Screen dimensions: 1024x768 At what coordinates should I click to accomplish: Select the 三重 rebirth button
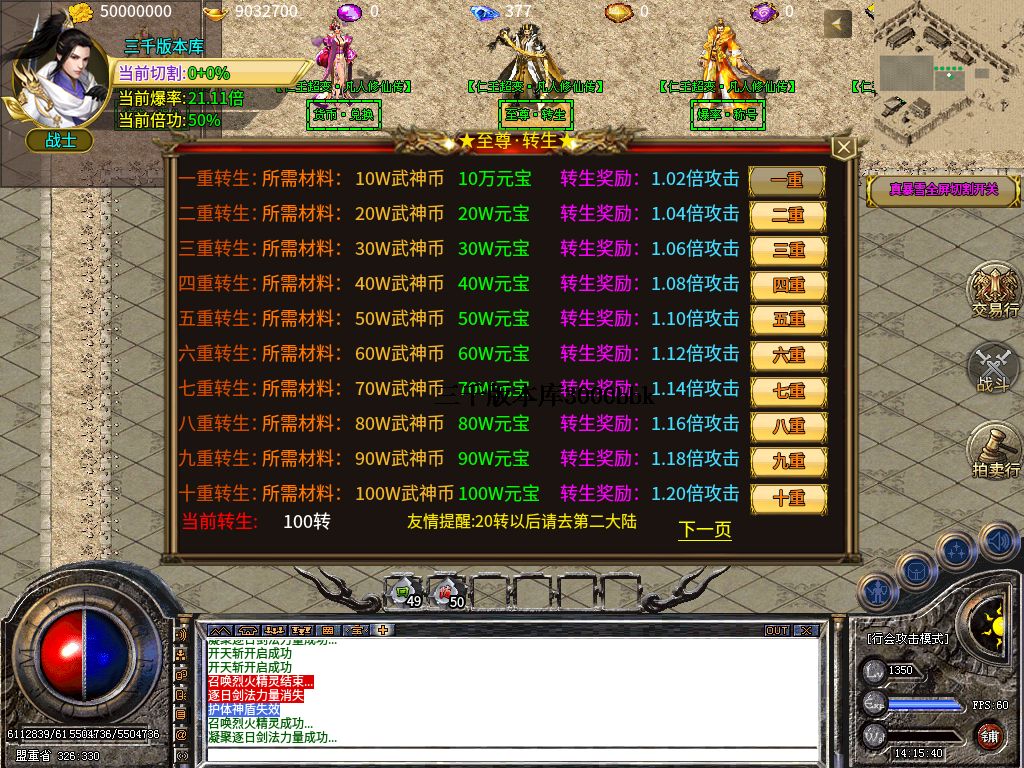[788, 250]
